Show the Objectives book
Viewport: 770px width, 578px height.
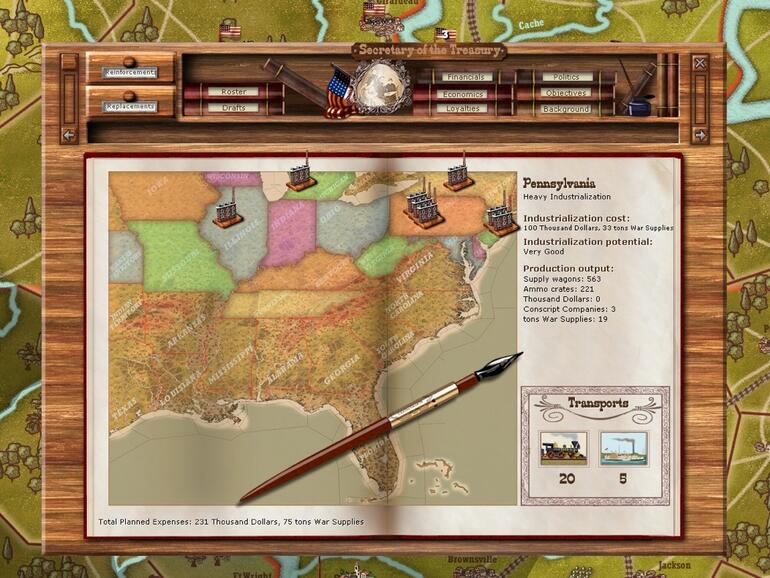567,93
